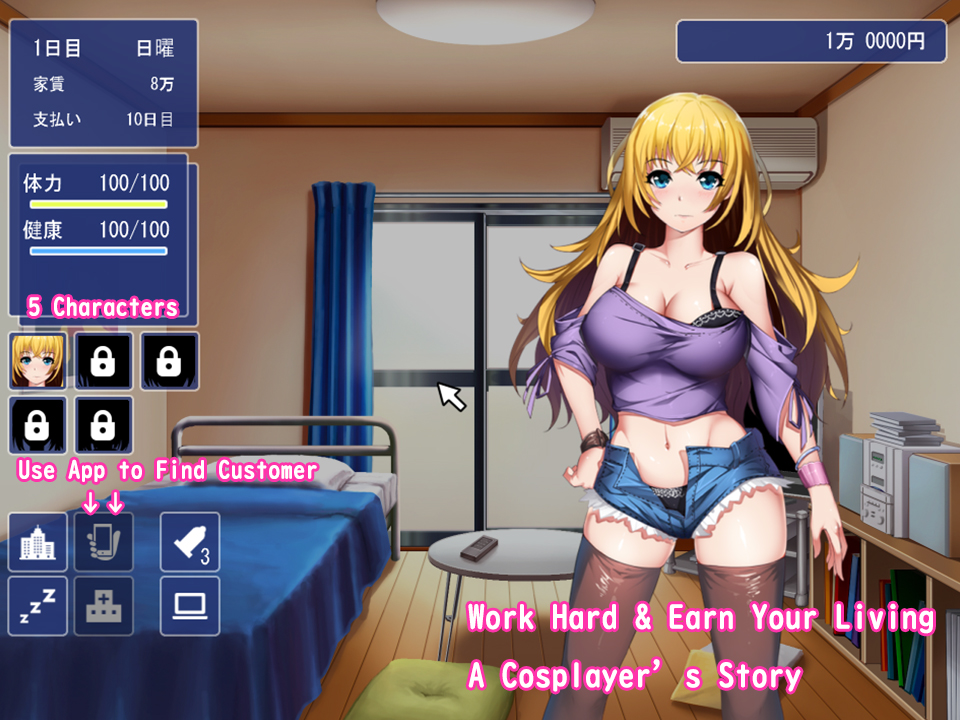
Task: Click the item icon with count 3
Action: point(190,542)
